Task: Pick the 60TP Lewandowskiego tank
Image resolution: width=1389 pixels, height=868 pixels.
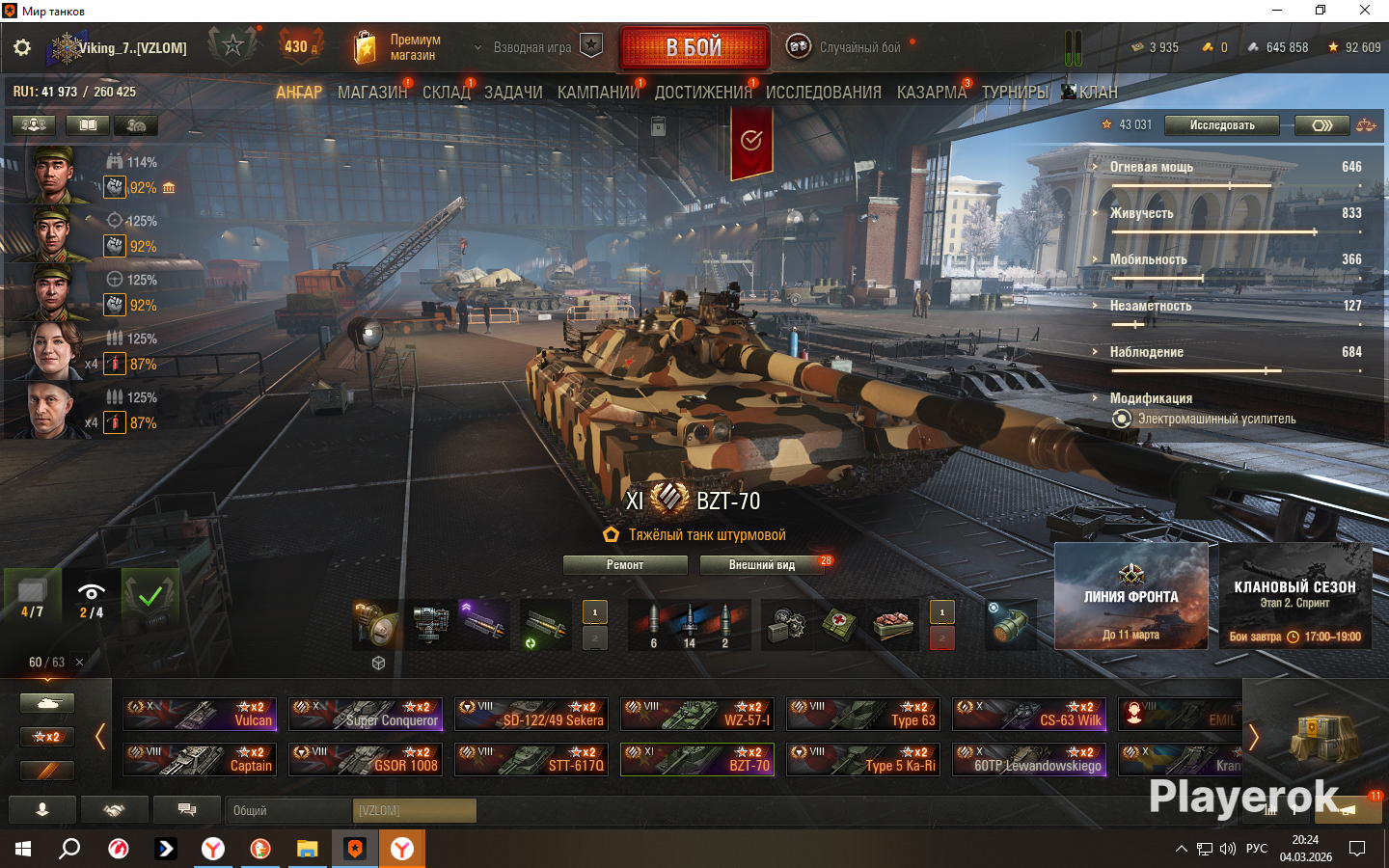Action: tap(1029, 759)
